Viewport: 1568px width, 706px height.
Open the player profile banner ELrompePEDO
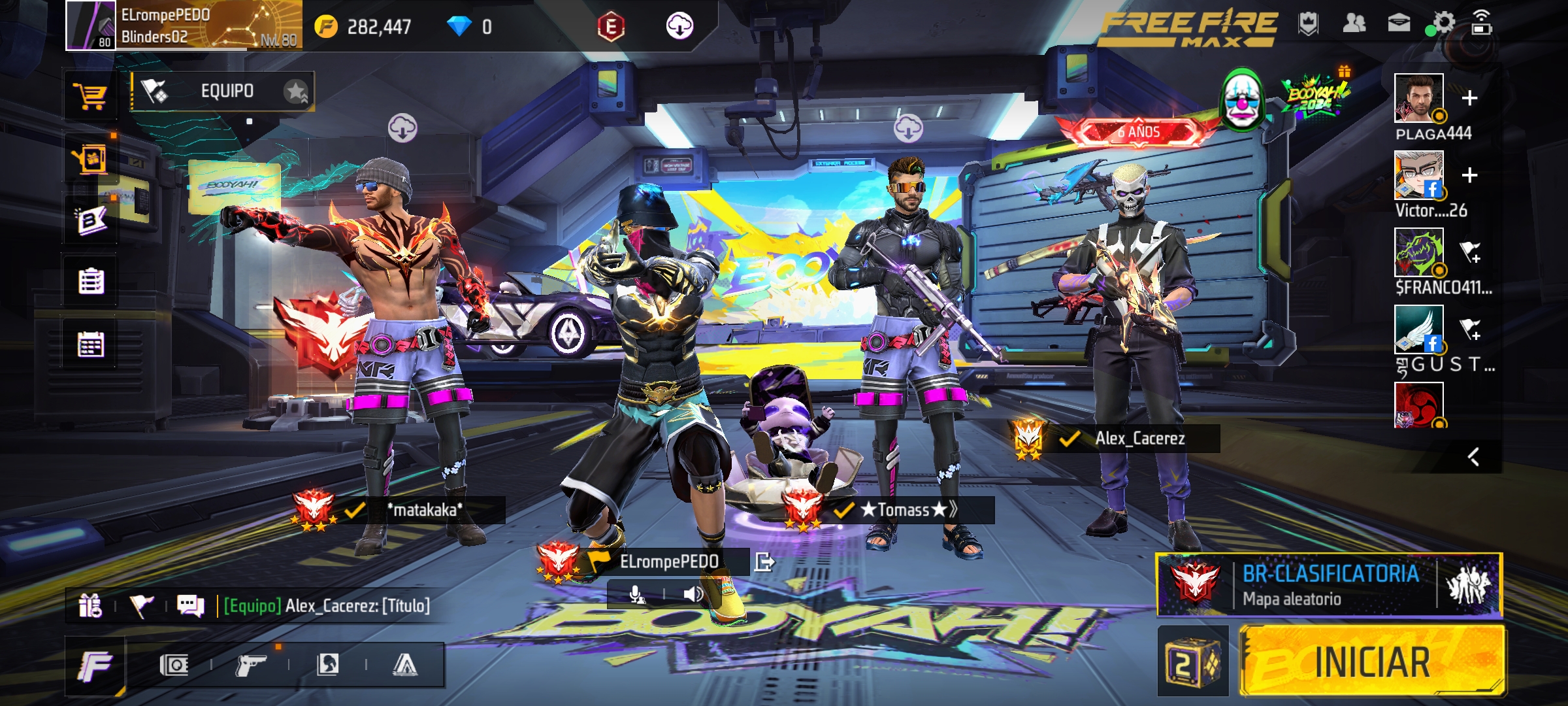184,26
